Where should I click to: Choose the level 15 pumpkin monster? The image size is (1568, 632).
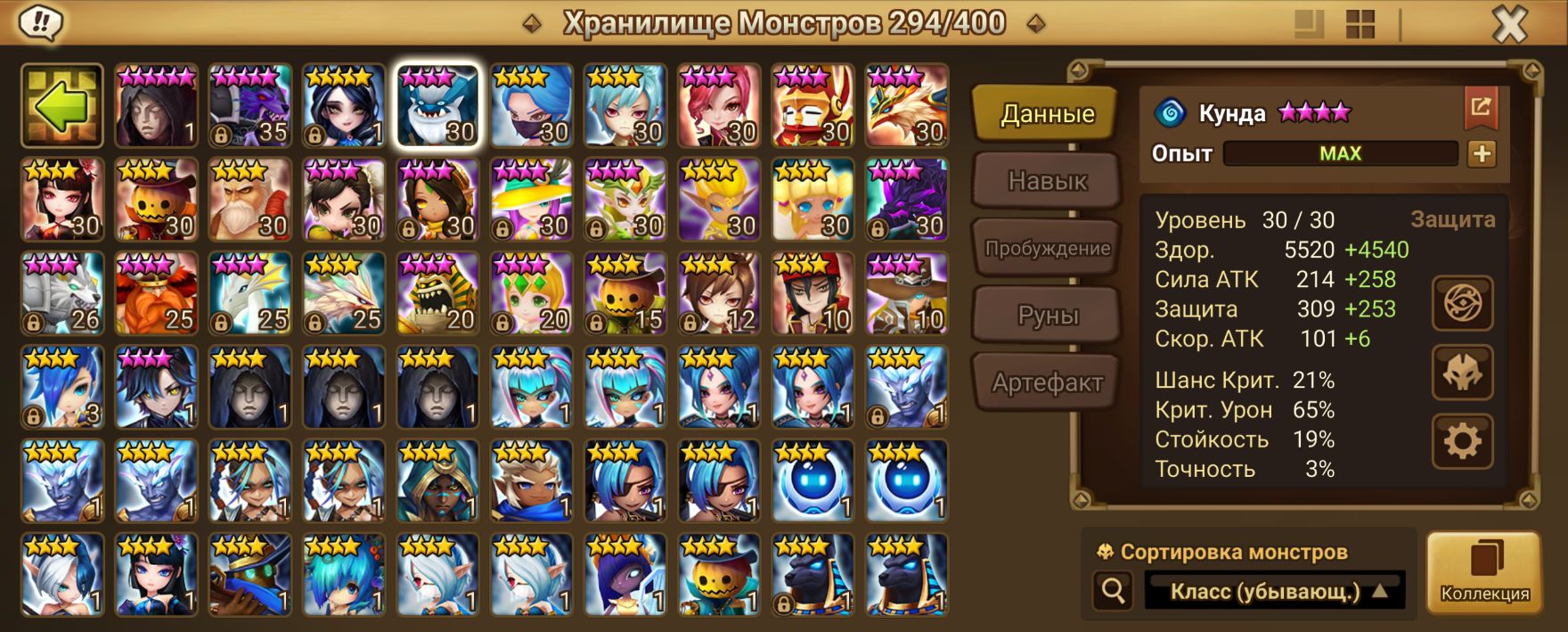point(625,294)
